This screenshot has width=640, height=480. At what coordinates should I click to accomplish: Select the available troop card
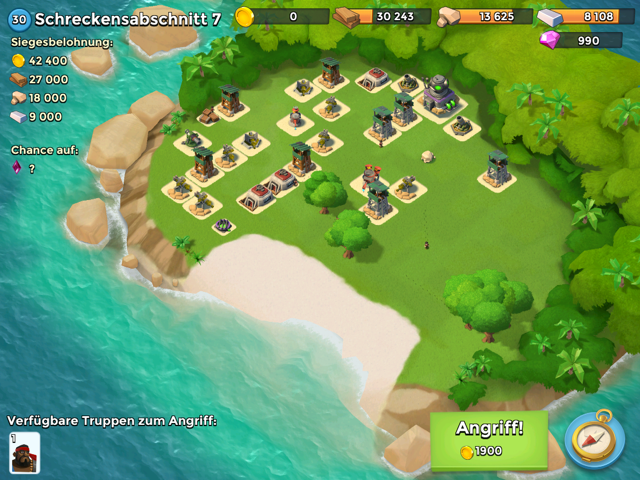24,452
